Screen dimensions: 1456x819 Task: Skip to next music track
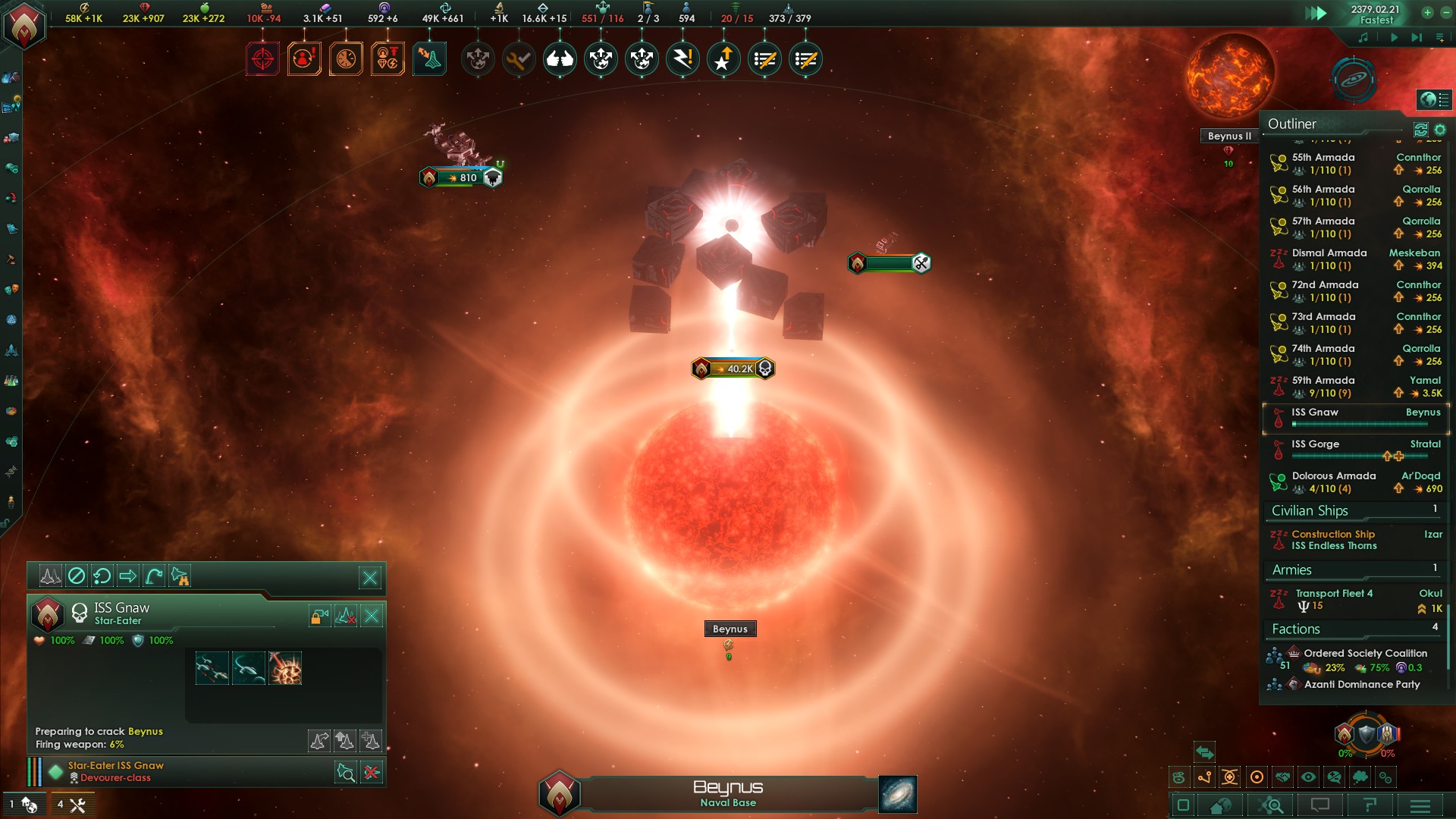[1417, 37]
